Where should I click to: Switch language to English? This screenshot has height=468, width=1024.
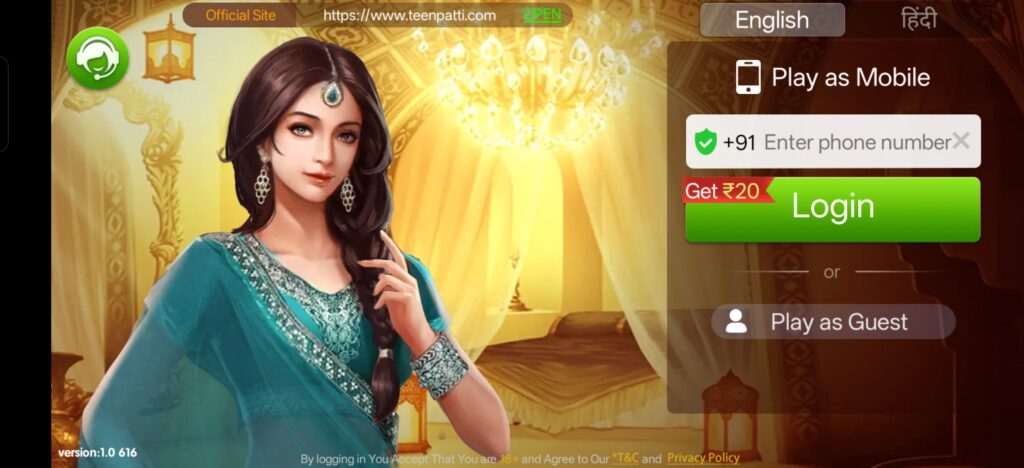[x=771, y=20]
